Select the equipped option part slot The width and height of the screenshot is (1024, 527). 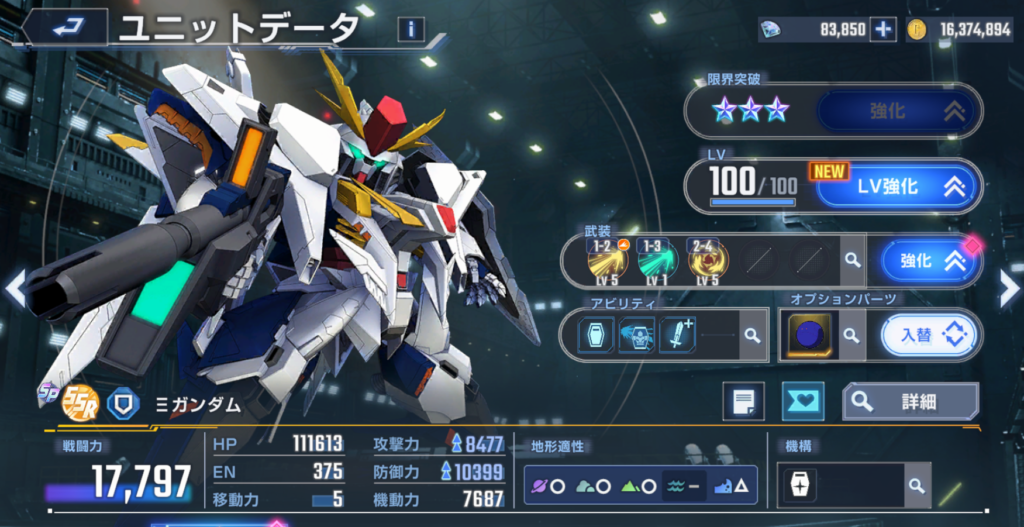click(x=806, y=336)
